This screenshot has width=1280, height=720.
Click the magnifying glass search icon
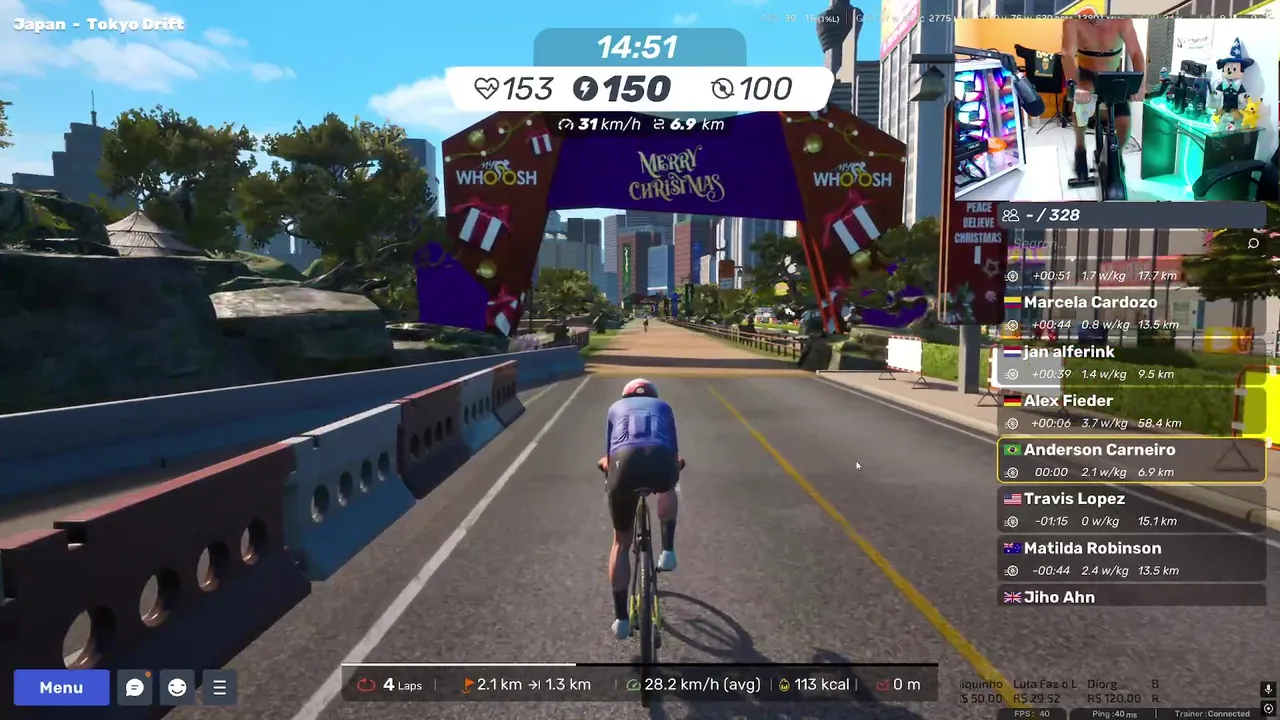pyautogui.click(x=1253, y=243)
